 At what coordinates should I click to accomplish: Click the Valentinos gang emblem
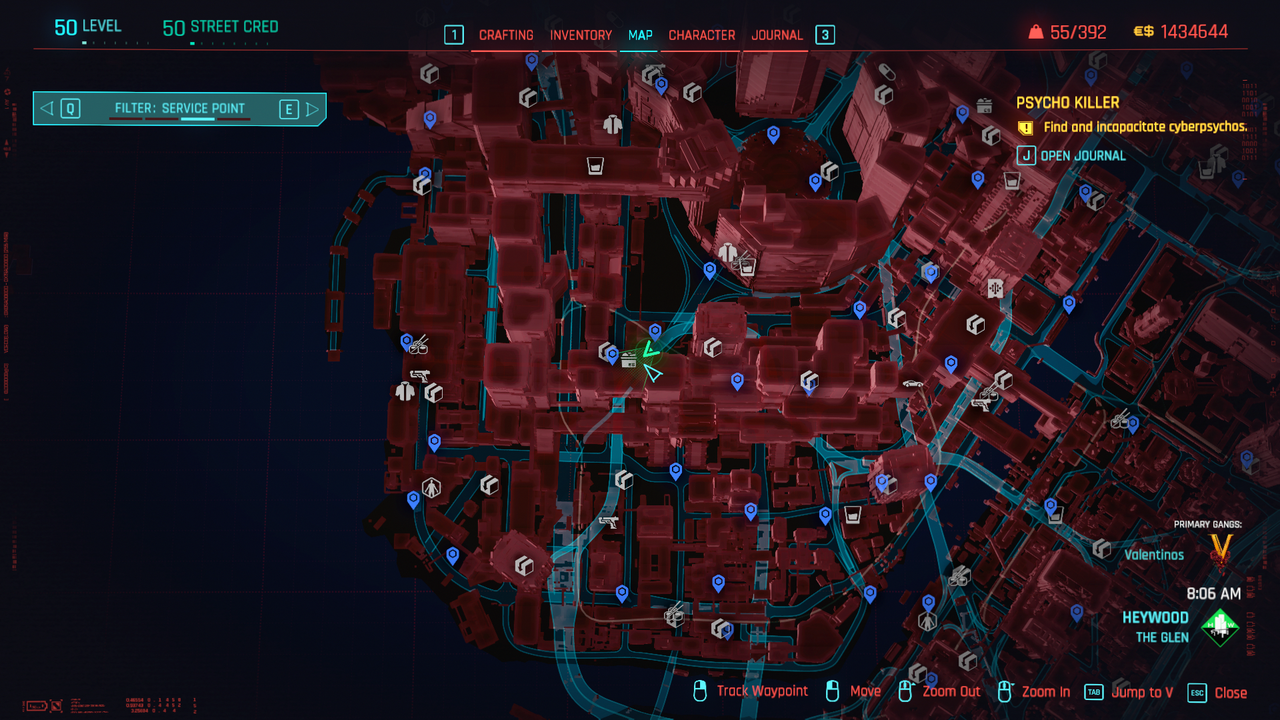(x=1221, y=548)
